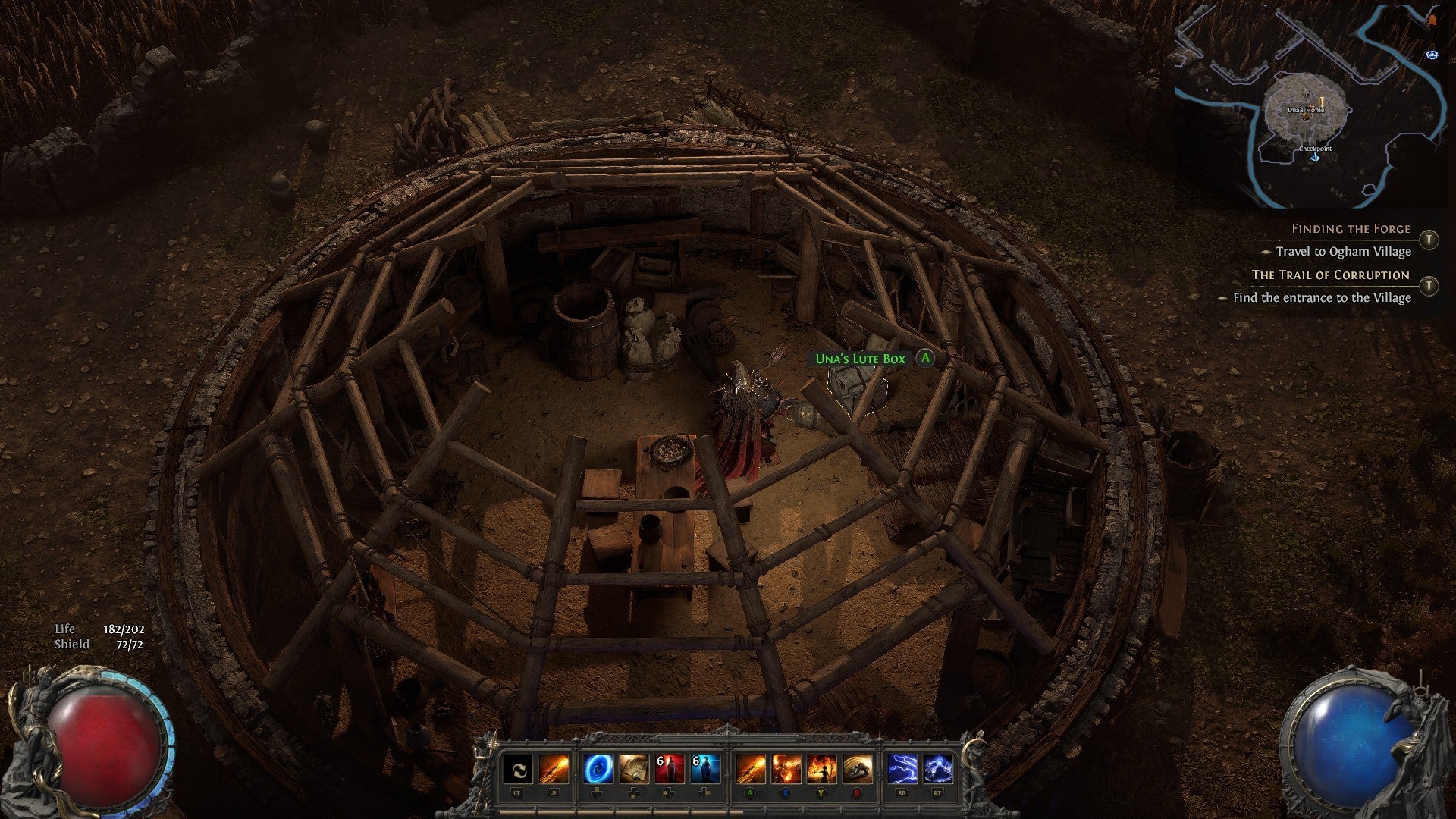Activate the blue lightning orb skill
Image resolution: width=1456 pixels, height=819 pixels.
coord(938,770)
